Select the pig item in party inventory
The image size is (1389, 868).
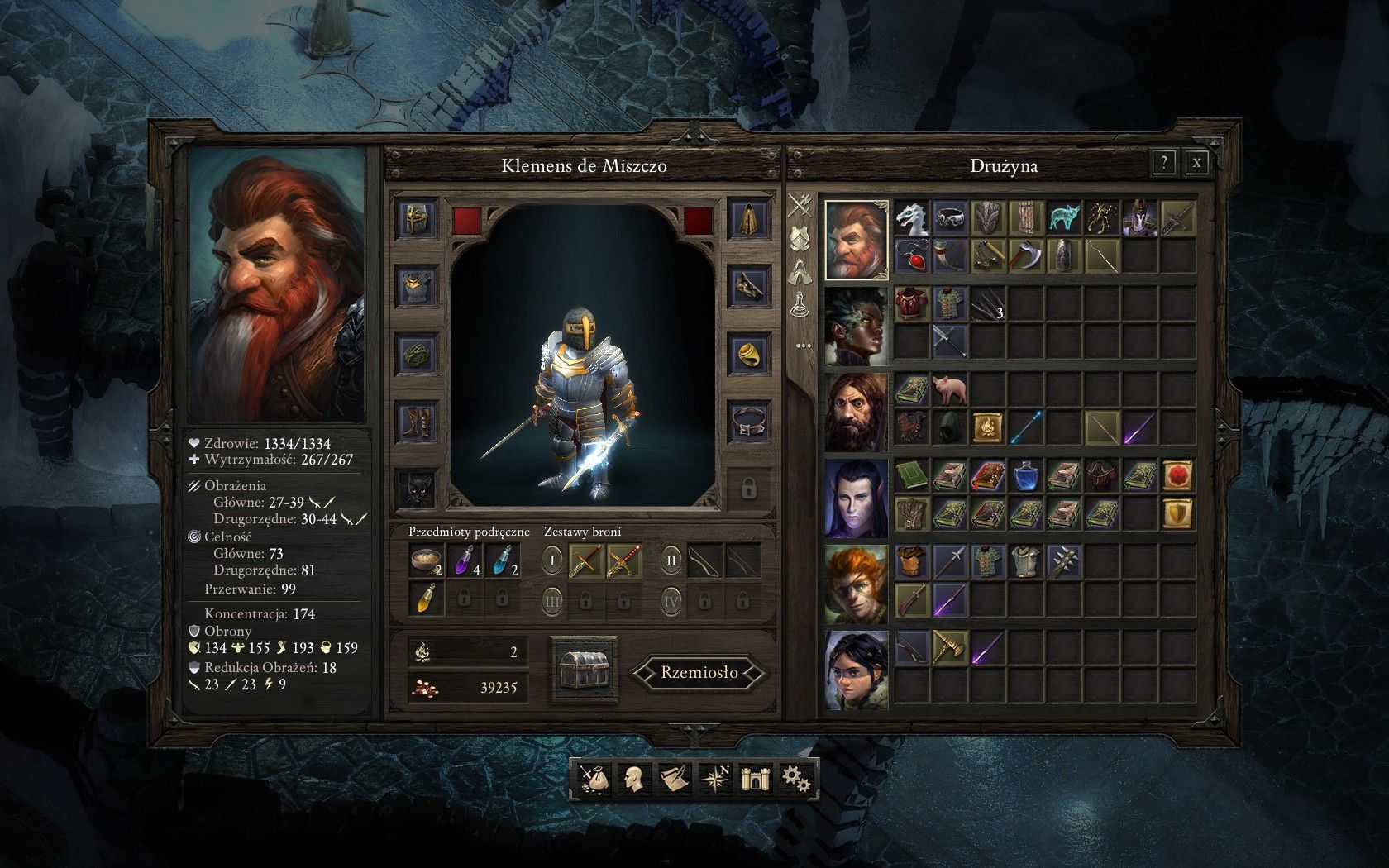coord(948,390)
